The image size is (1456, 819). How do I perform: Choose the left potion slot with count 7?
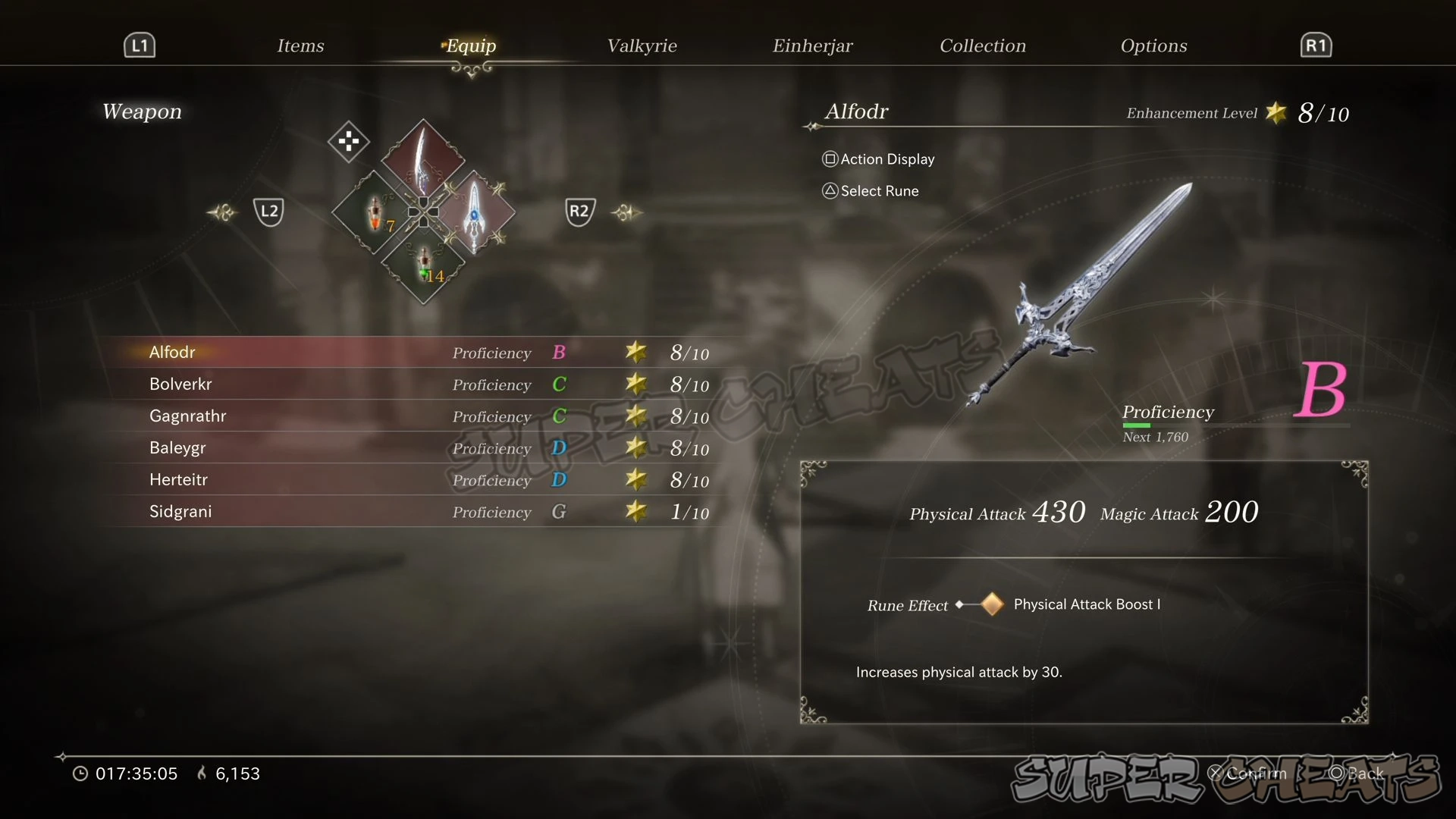coord(374,213)
